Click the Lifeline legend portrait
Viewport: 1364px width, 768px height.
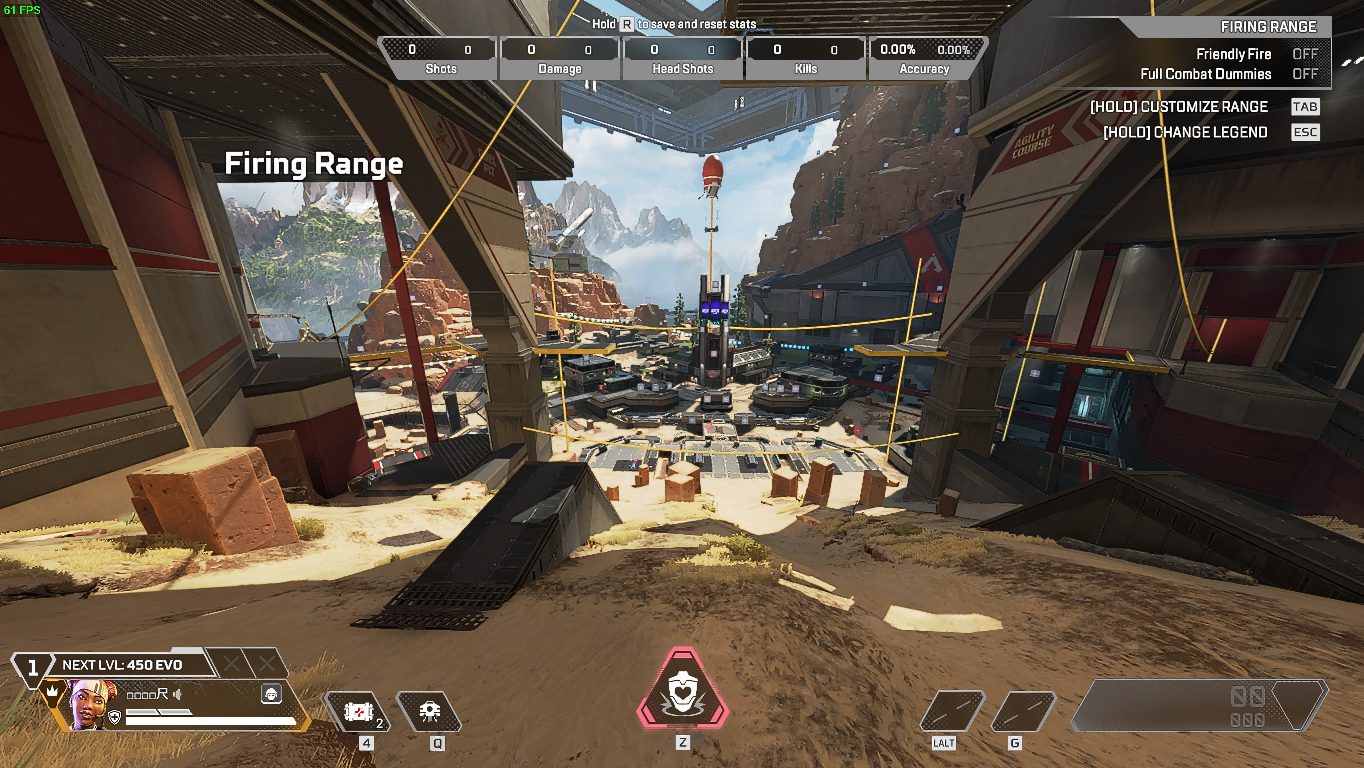coord(91,703)
